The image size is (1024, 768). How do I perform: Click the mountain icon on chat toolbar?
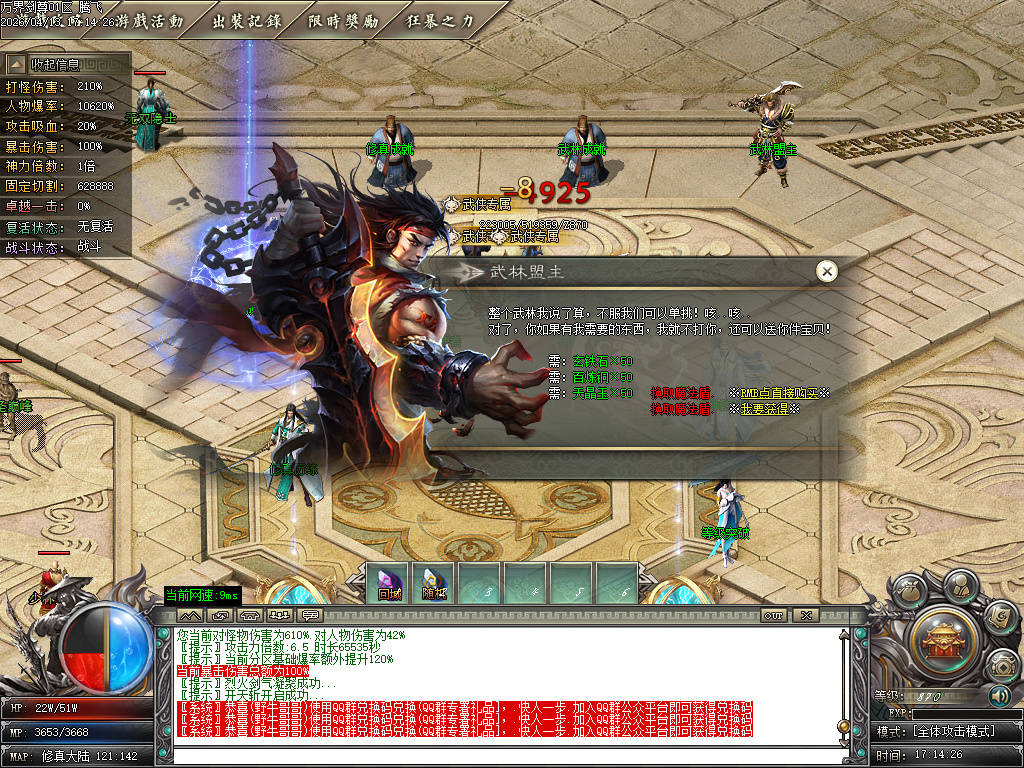[190, 615]
